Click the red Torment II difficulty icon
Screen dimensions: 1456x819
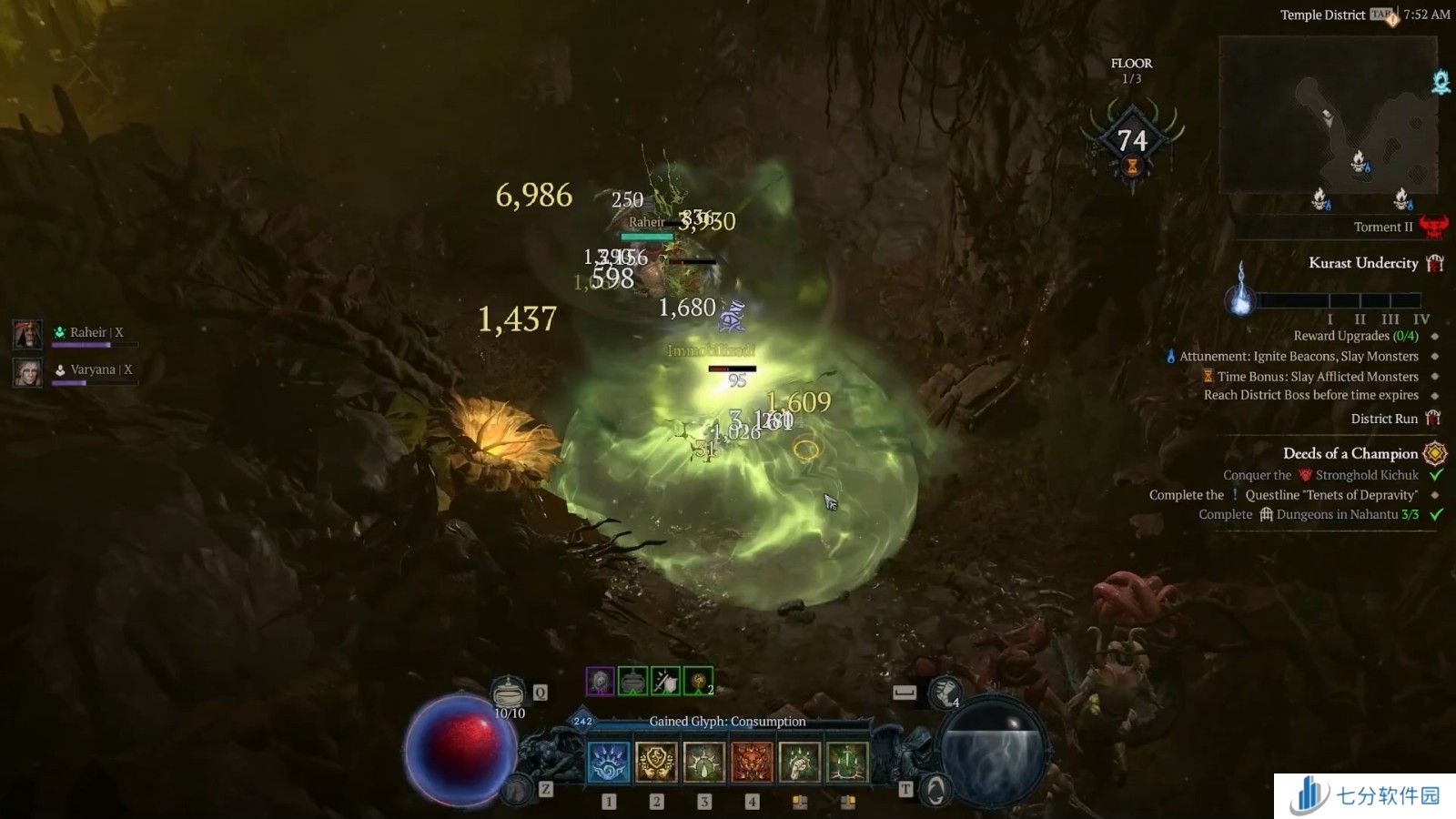(1433, 227)
